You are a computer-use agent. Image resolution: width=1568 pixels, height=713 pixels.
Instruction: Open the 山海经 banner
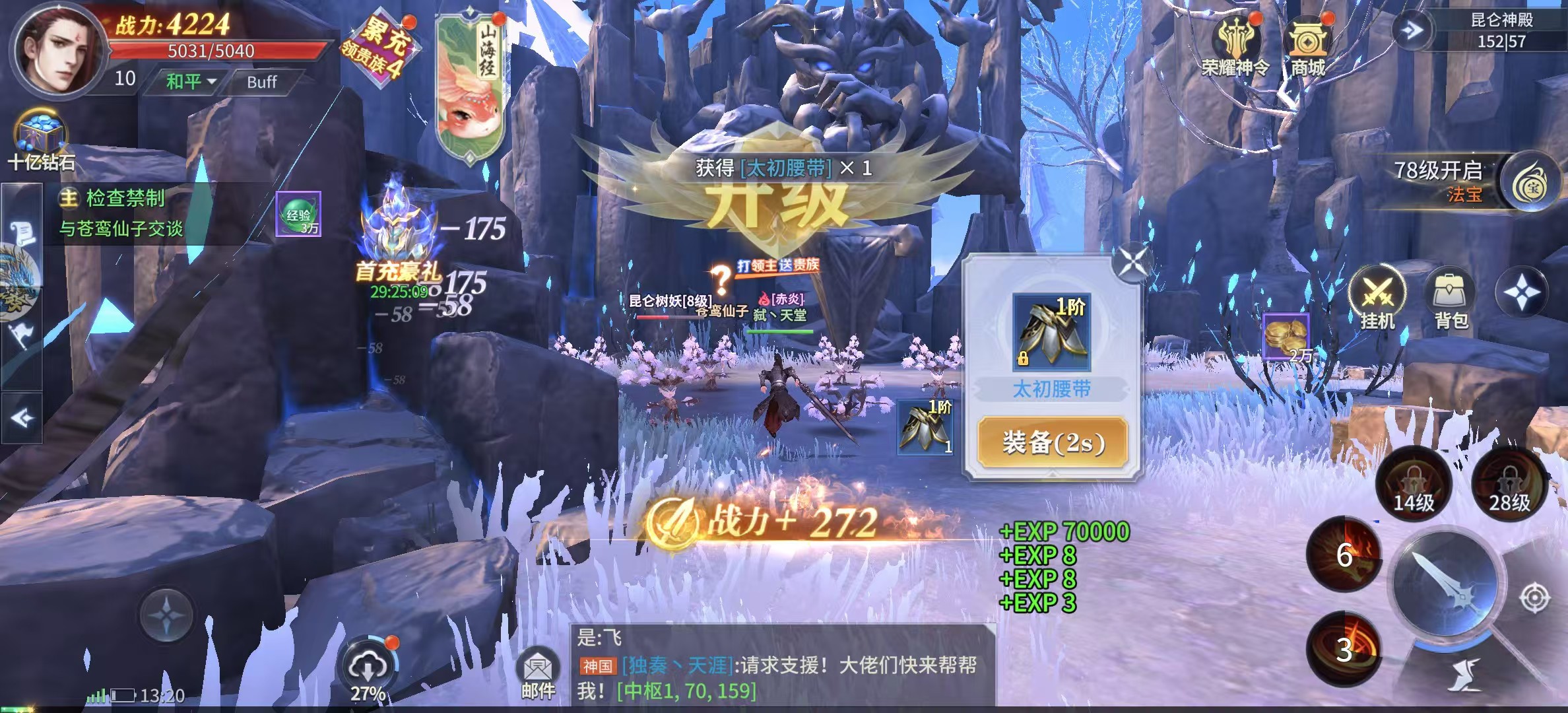pyautogui.click(x=470, y=86)
